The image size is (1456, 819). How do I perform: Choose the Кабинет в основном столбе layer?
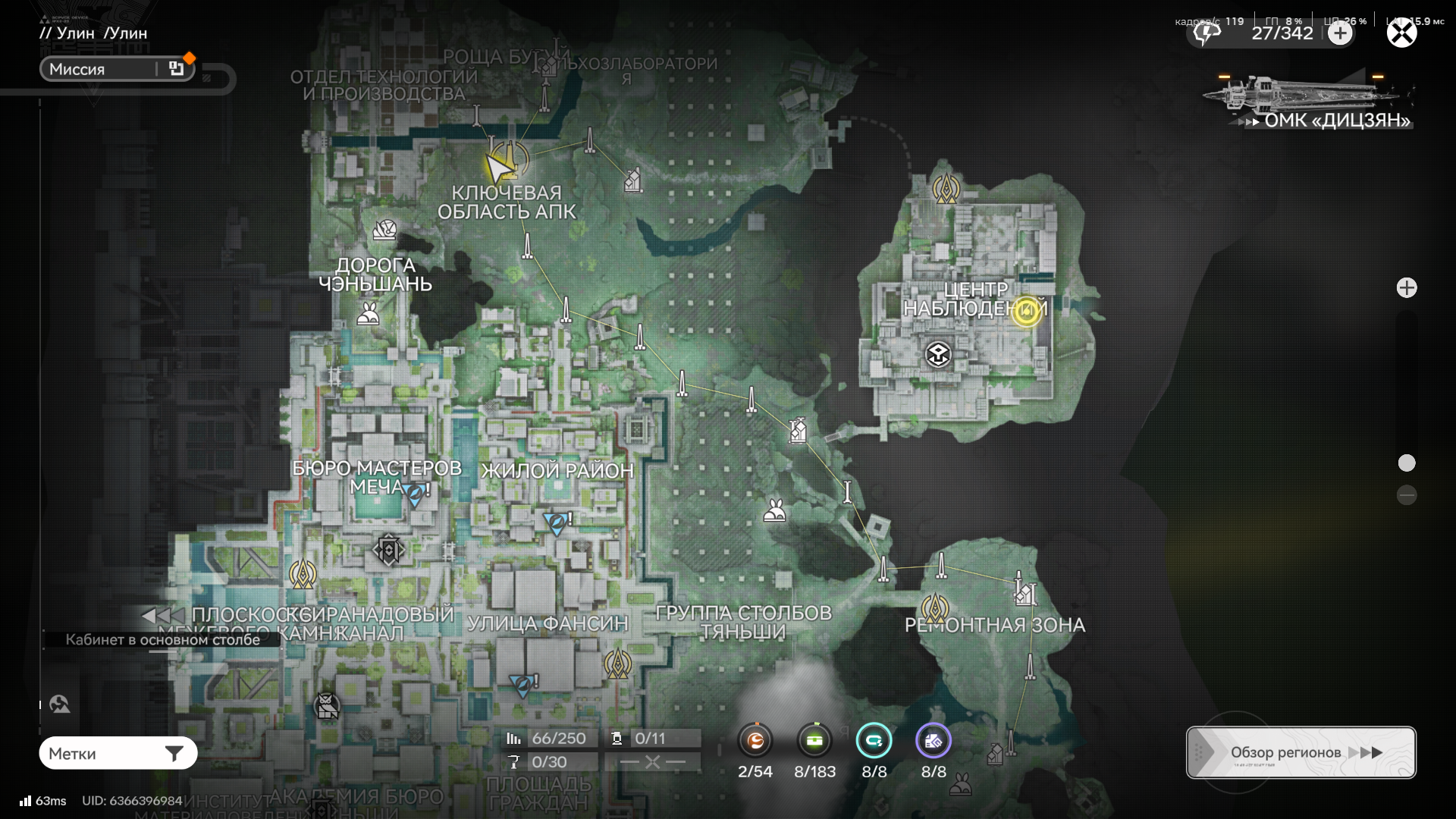[x=162, y=639]
